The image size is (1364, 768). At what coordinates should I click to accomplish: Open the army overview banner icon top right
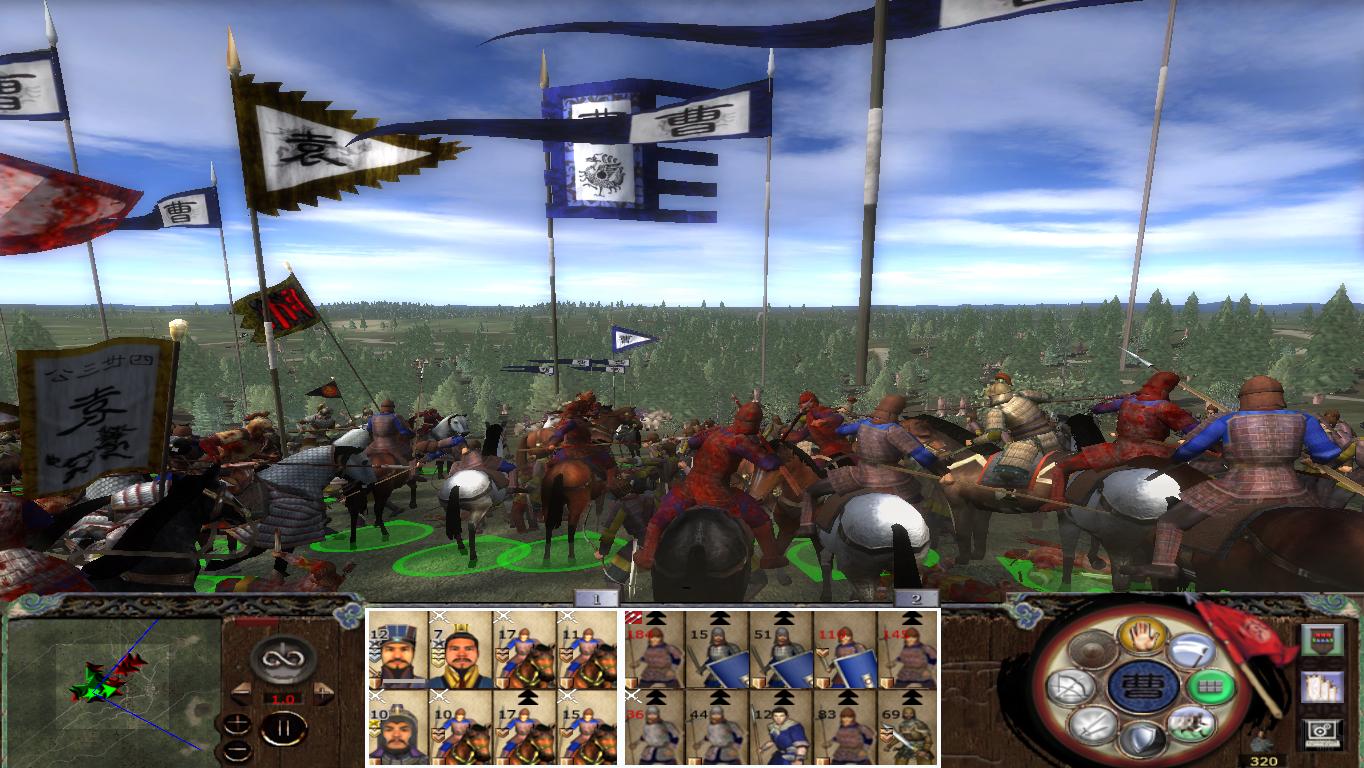point(1323,640)
